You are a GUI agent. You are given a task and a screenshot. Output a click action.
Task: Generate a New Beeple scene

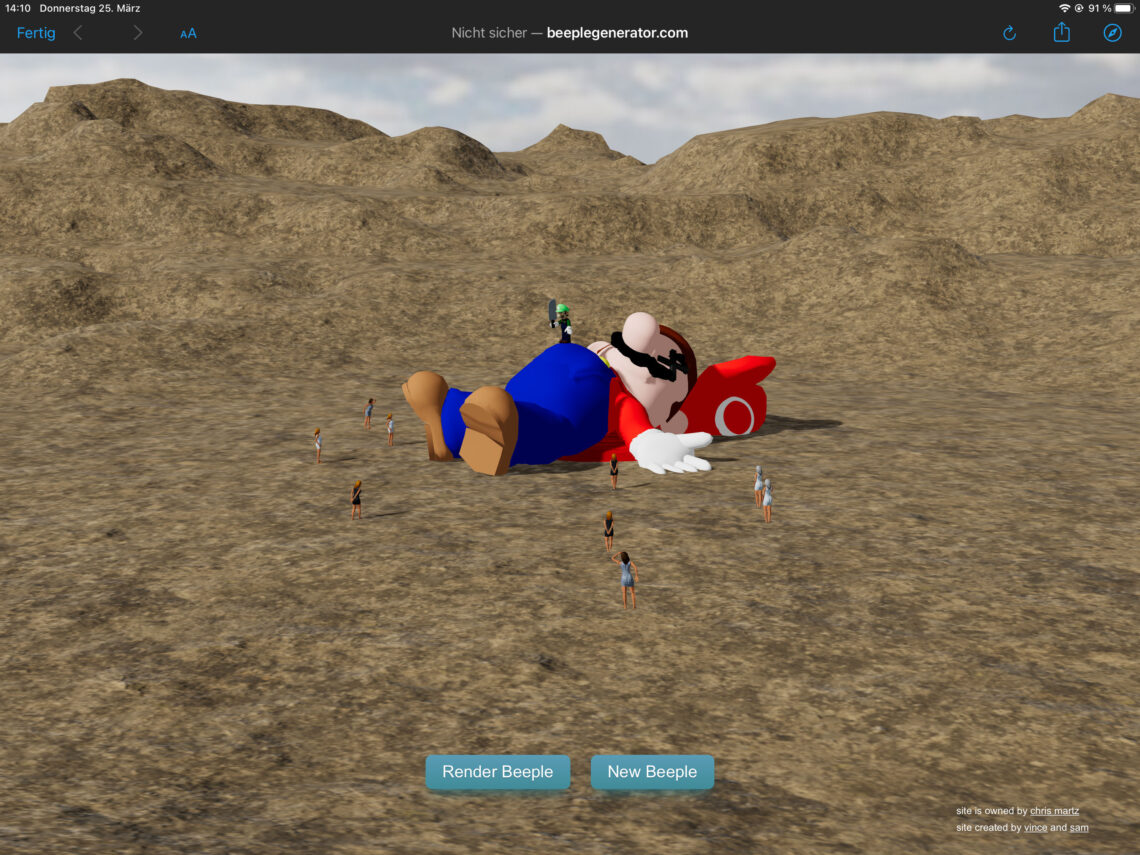(652, 772)
